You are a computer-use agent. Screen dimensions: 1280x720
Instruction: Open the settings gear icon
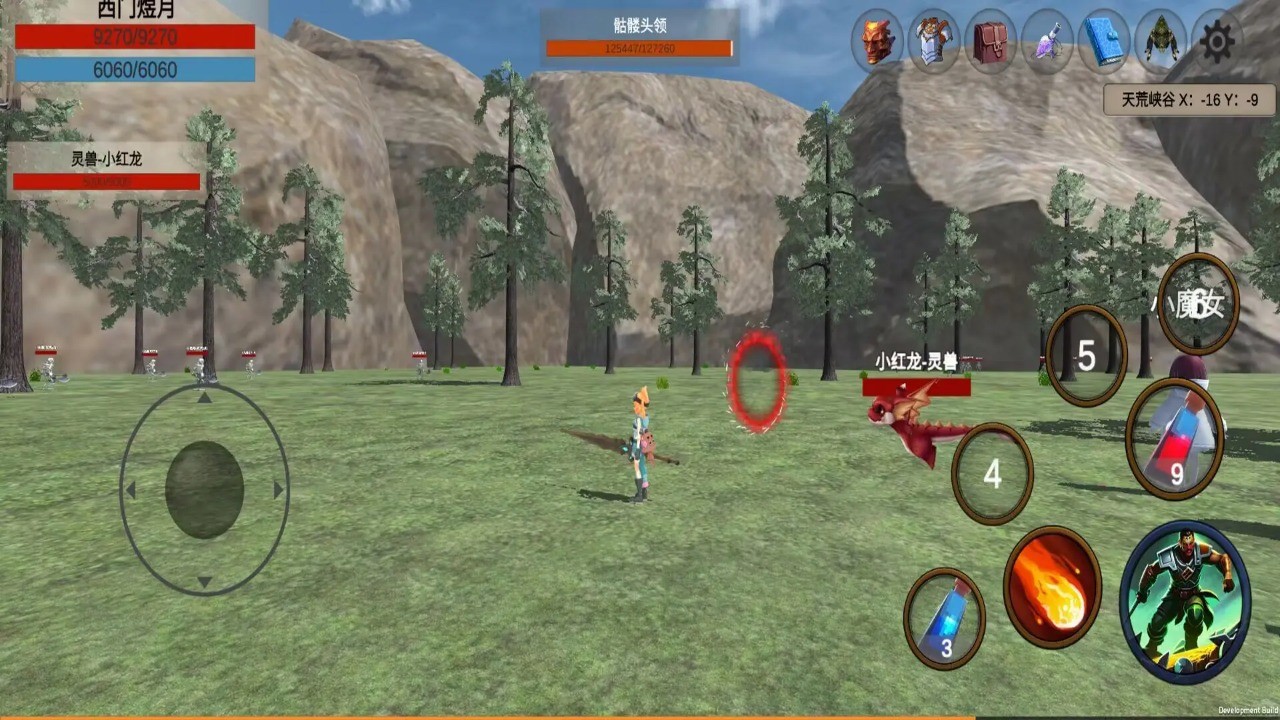coord(1216,42)
